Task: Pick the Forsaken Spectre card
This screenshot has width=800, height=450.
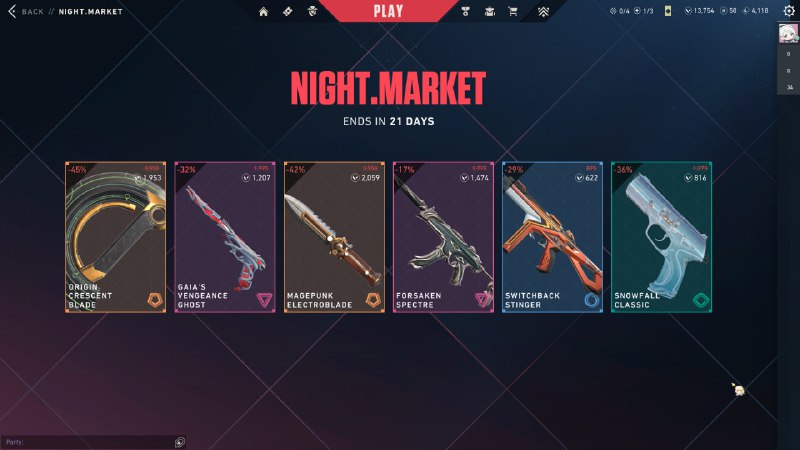Action: click(443, 237)
